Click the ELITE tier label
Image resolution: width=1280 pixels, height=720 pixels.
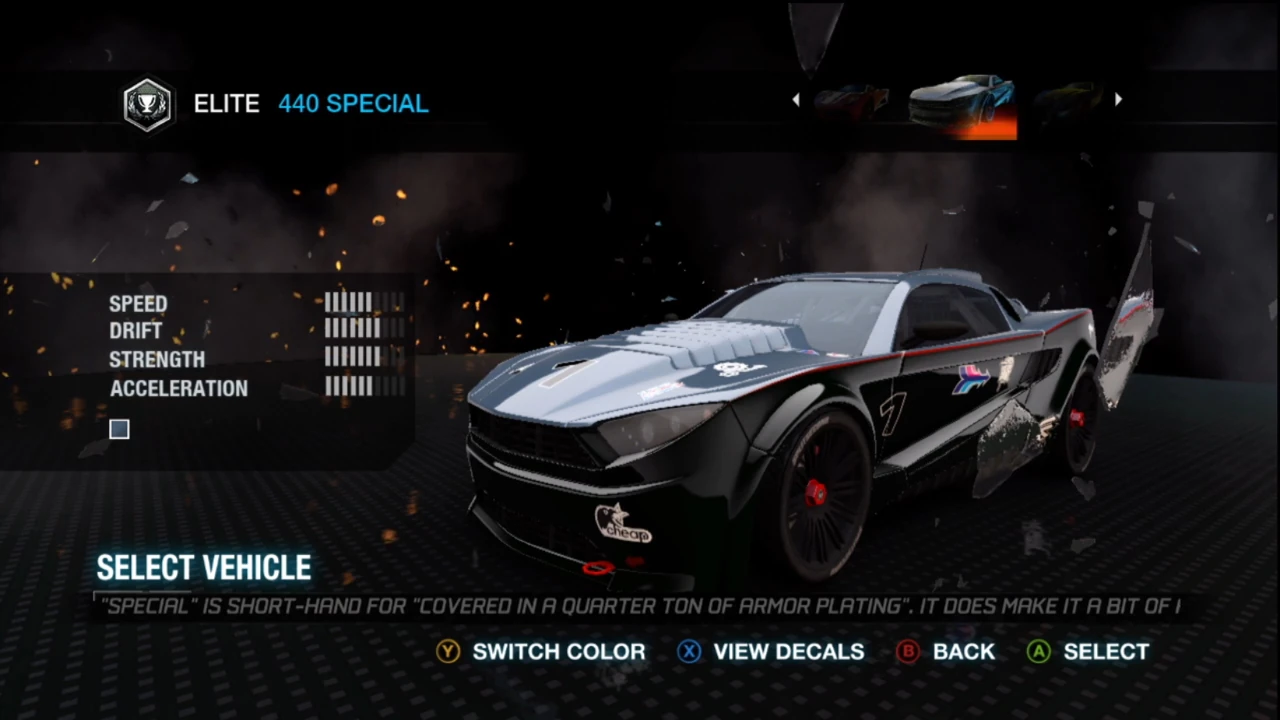coord(226,103)
